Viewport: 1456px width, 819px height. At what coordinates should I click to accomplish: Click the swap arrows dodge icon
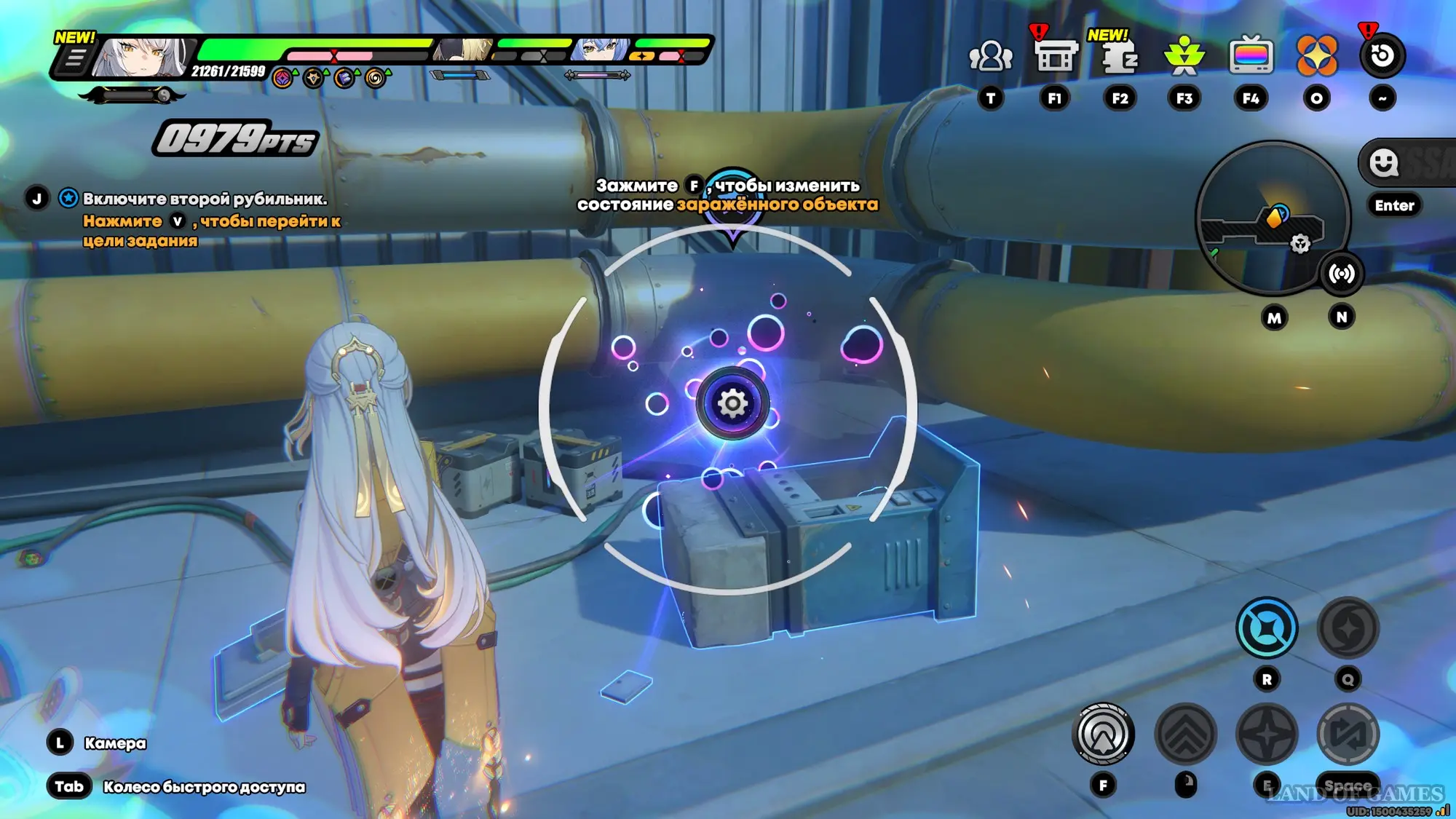(x=1348, y=734)
